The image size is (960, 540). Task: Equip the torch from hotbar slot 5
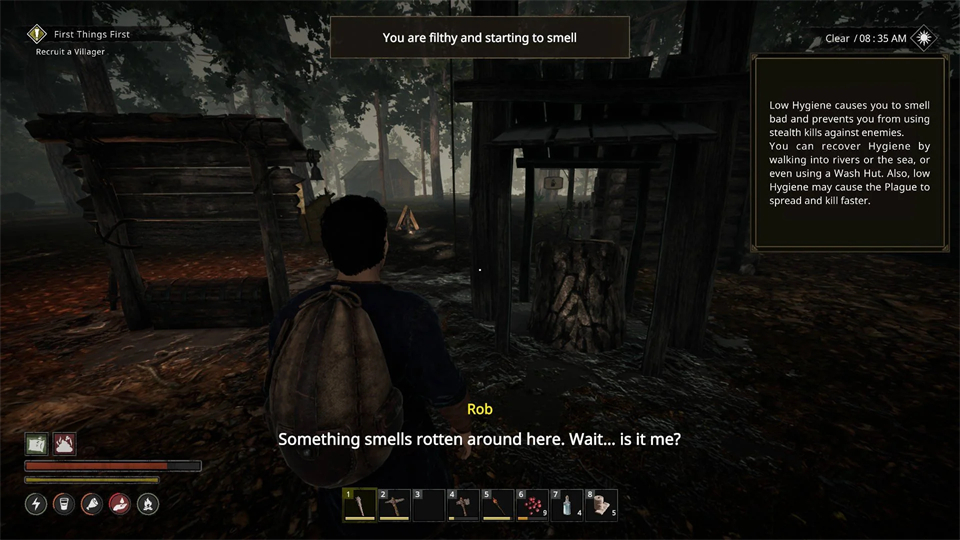[497, 505]
